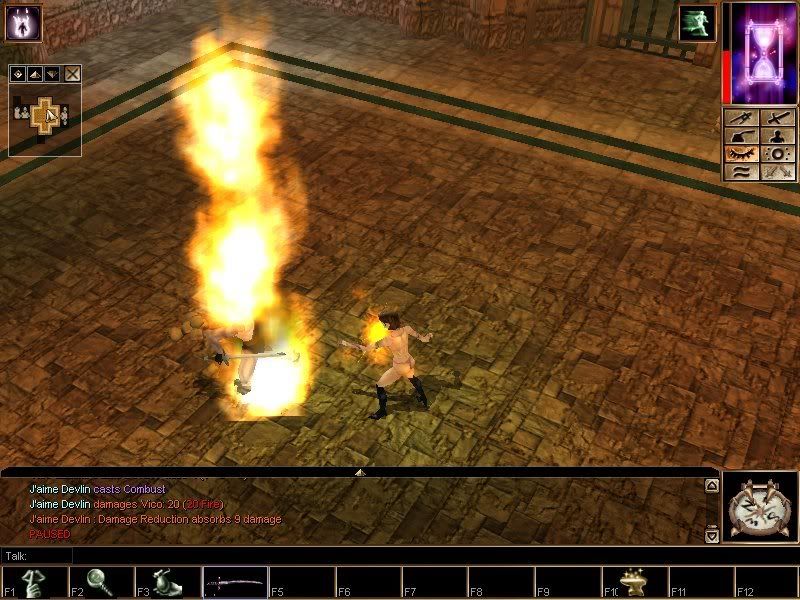Click the minimap's zoom-out inverted pyramid button
Screen dimensions: 800x600
coord(50,74)
